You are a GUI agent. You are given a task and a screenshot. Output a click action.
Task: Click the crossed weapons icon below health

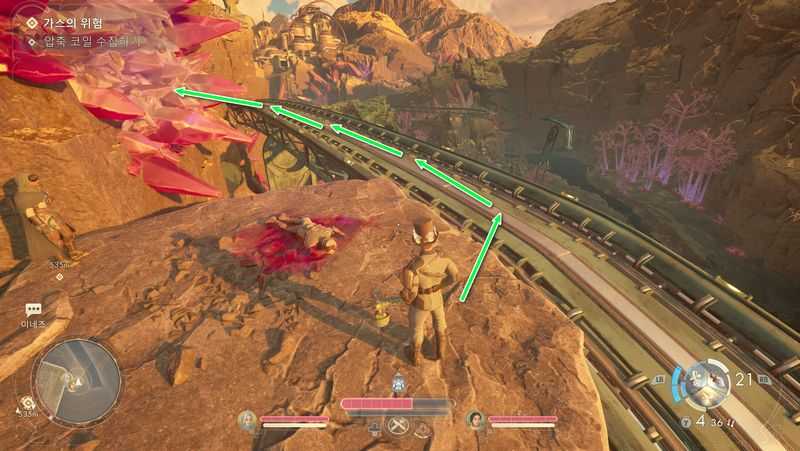(x=398, y=426)
